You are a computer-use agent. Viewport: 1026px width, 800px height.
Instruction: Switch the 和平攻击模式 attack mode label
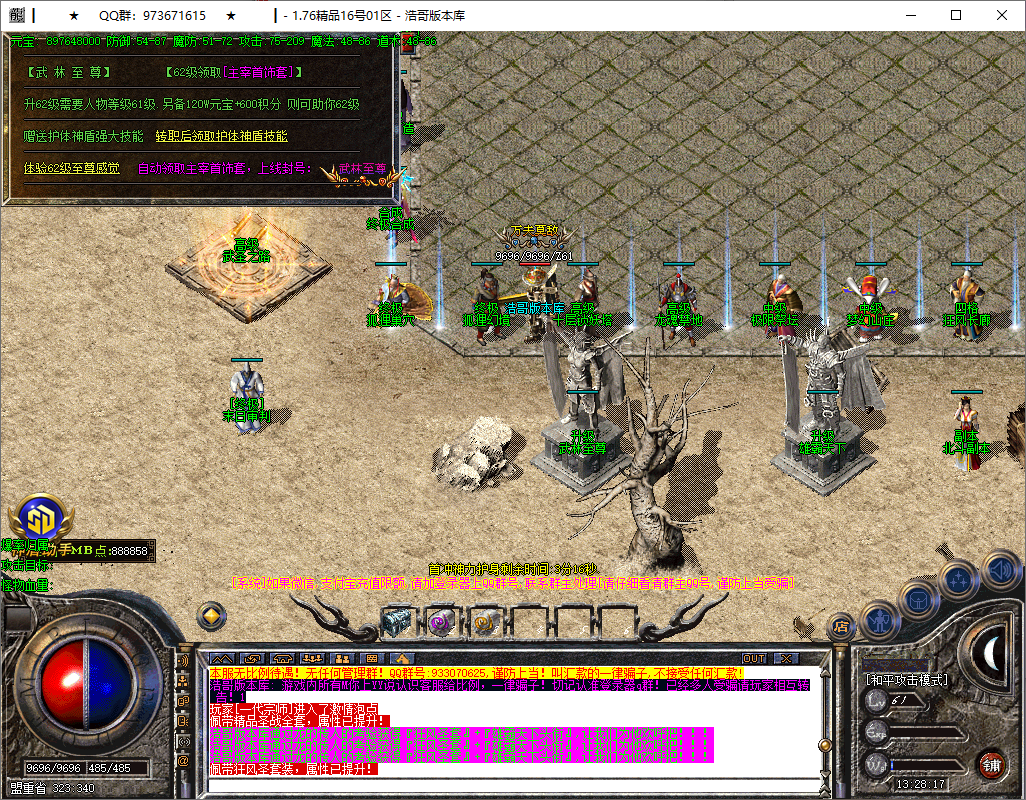pyautogui.click(x=906, y=680)
